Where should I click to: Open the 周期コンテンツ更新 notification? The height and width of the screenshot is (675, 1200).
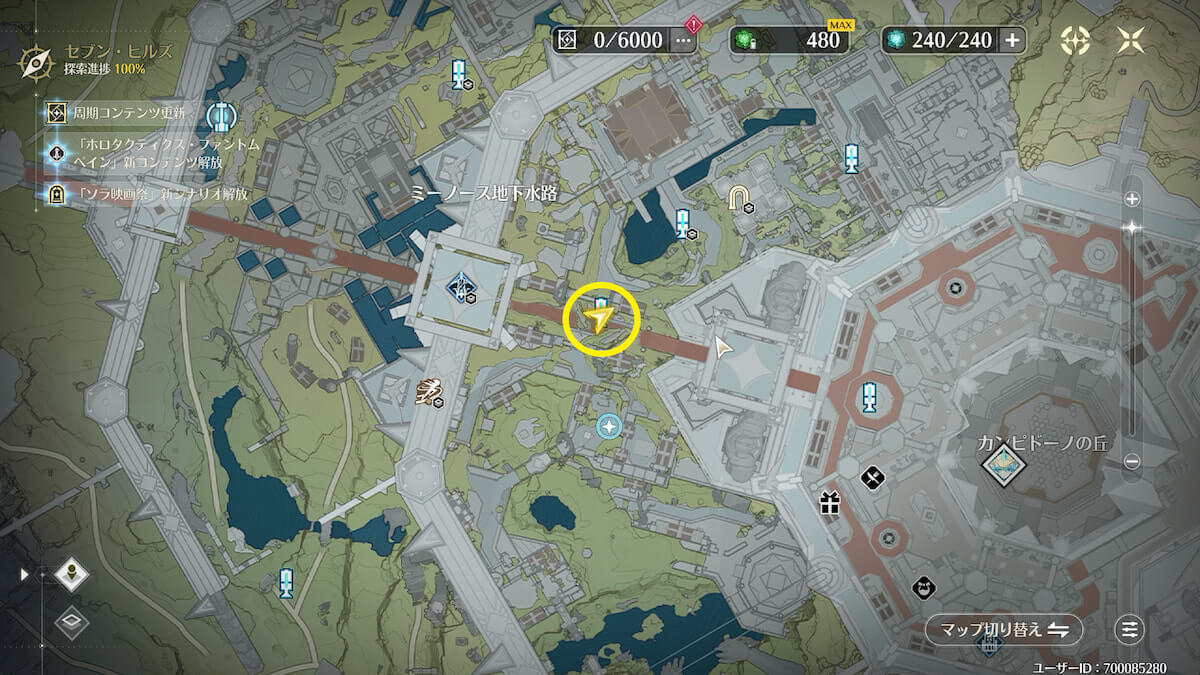[x=130, y=114]
